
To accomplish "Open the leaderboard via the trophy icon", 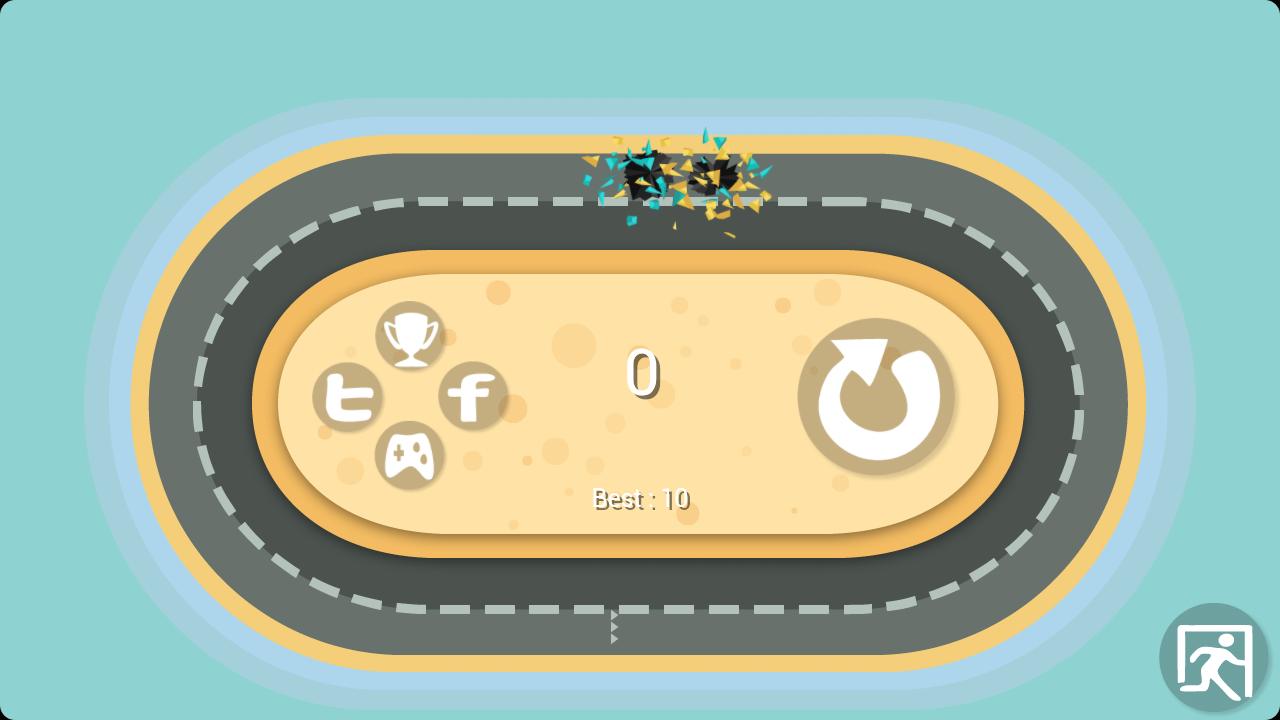I will click(x=411, y=337).
